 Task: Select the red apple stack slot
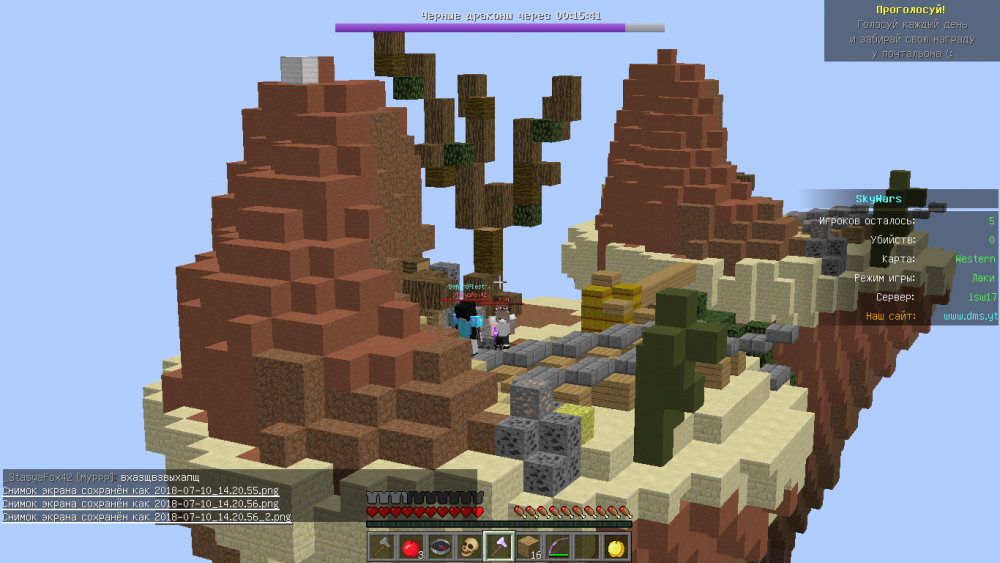pos(410,547)
